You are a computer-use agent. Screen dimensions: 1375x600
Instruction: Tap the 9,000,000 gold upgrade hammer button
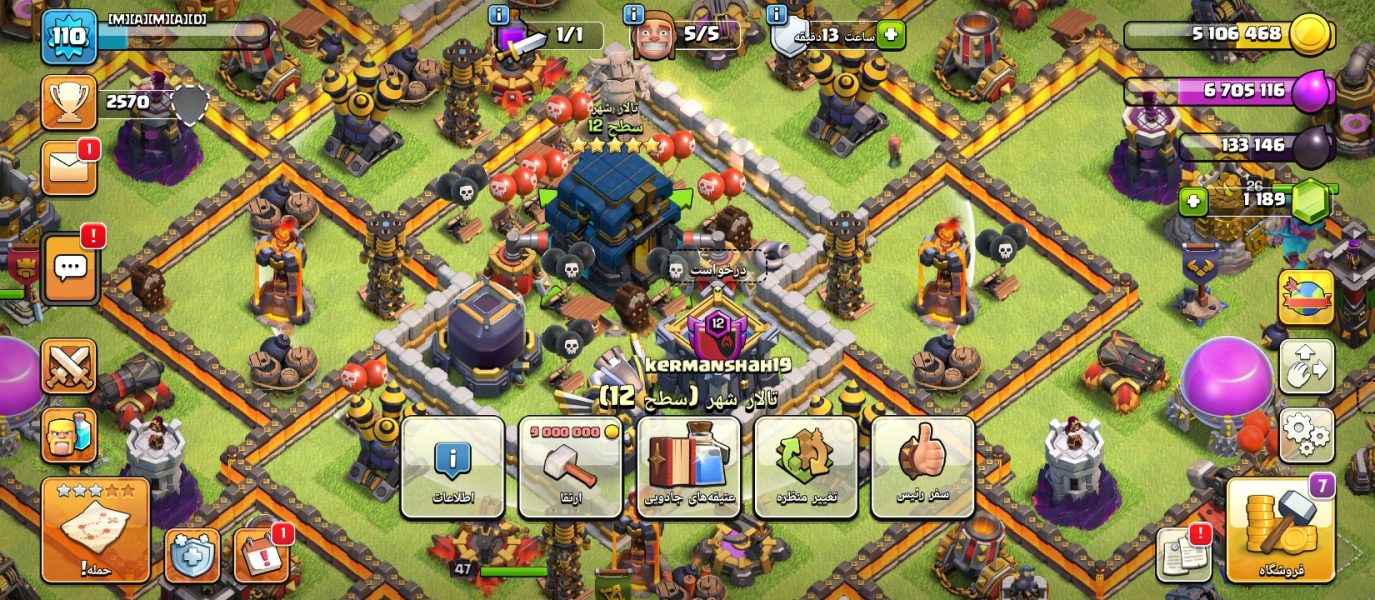click(570, 467)
